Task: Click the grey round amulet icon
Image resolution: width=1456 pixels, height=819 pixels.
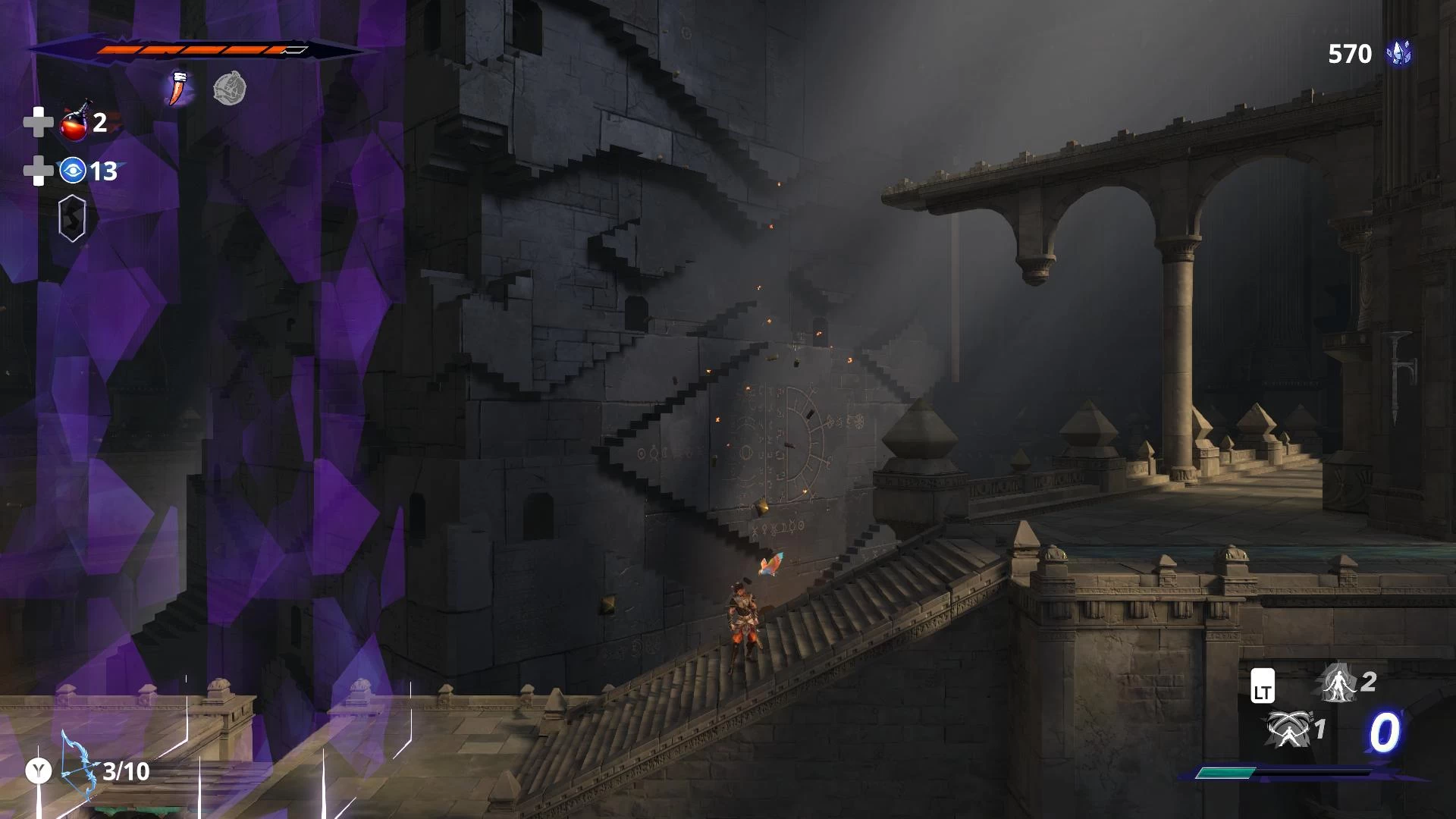Action: tap(229, 89)
